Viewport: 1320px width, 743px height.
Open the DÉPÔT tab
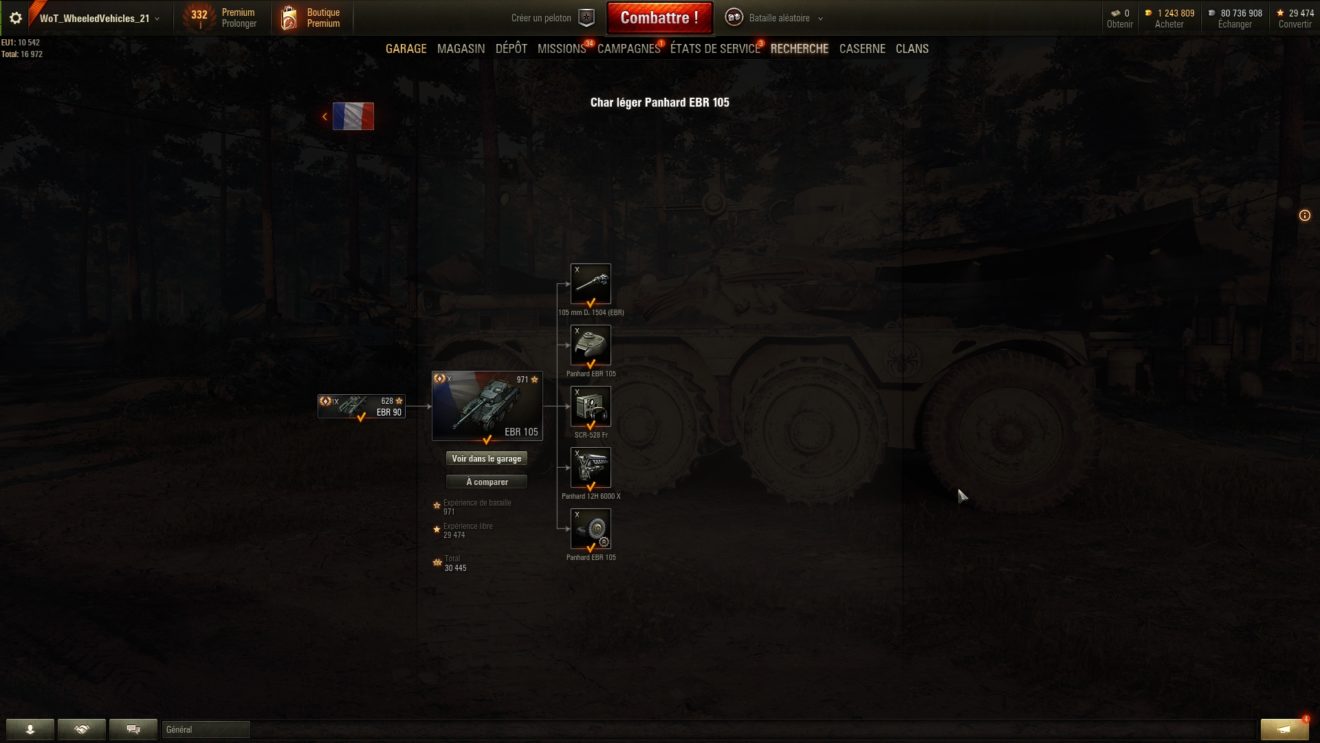coord(511,49)
